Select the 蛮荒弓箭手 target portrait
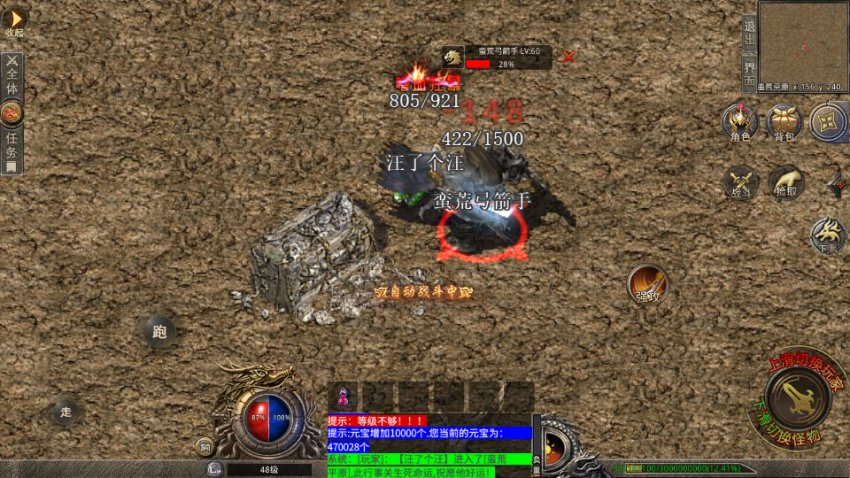Viewport: 850px width, 478px height. tap(453, 57)
